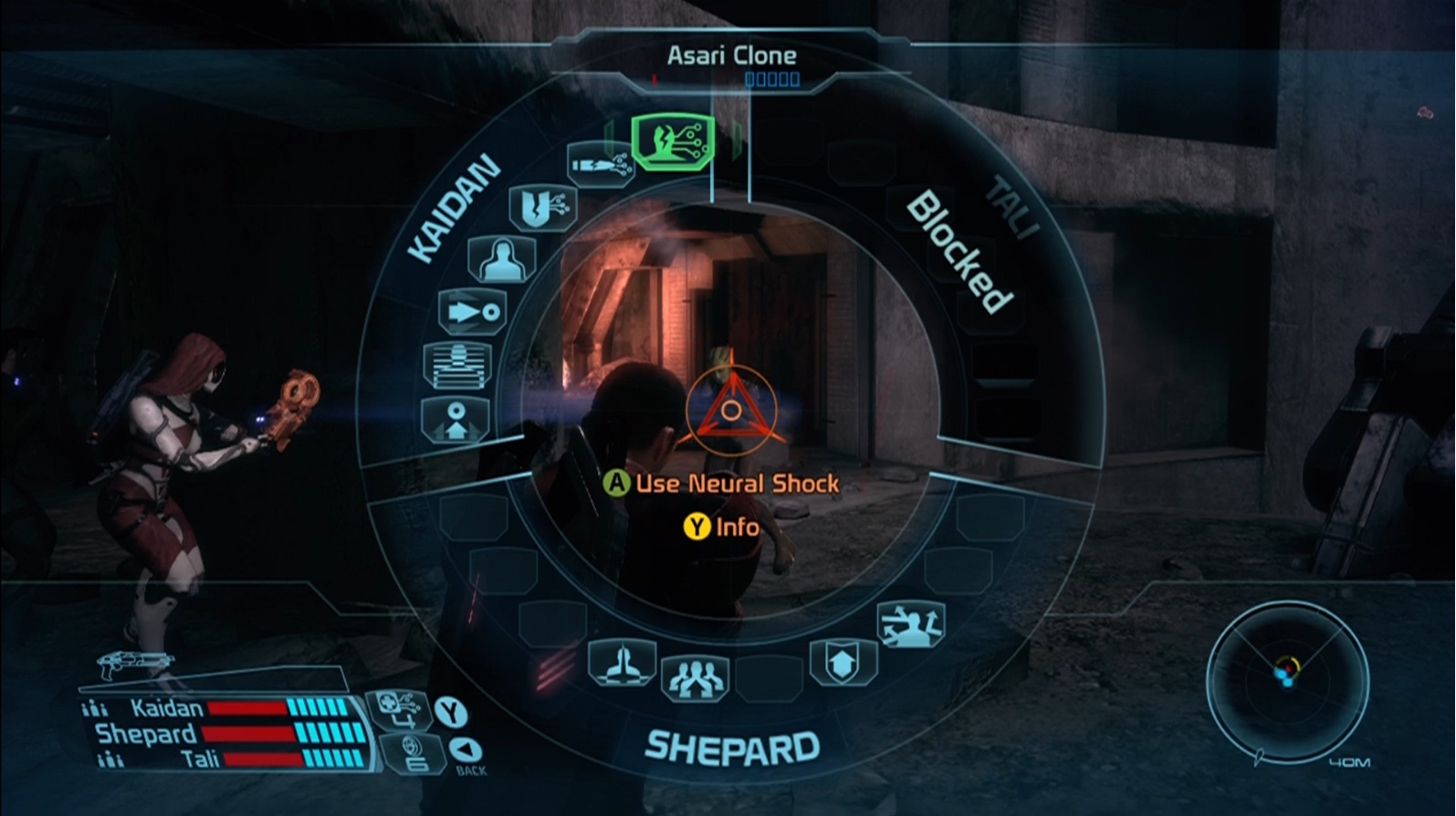Select the highlighted green Neural Shock power
The width and height of the screenshot is (1456, 816).
click(x=672, y=141)
